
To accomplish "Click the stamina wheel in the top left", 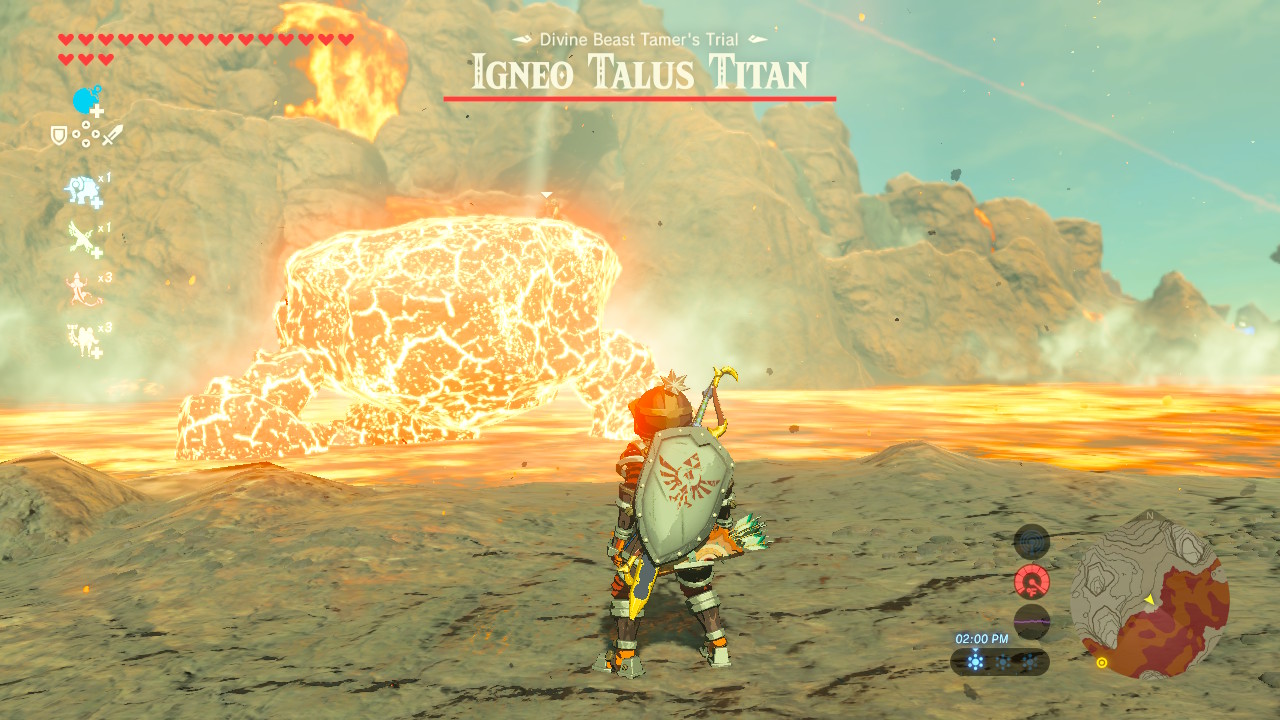I will click(x=84, y=100).
